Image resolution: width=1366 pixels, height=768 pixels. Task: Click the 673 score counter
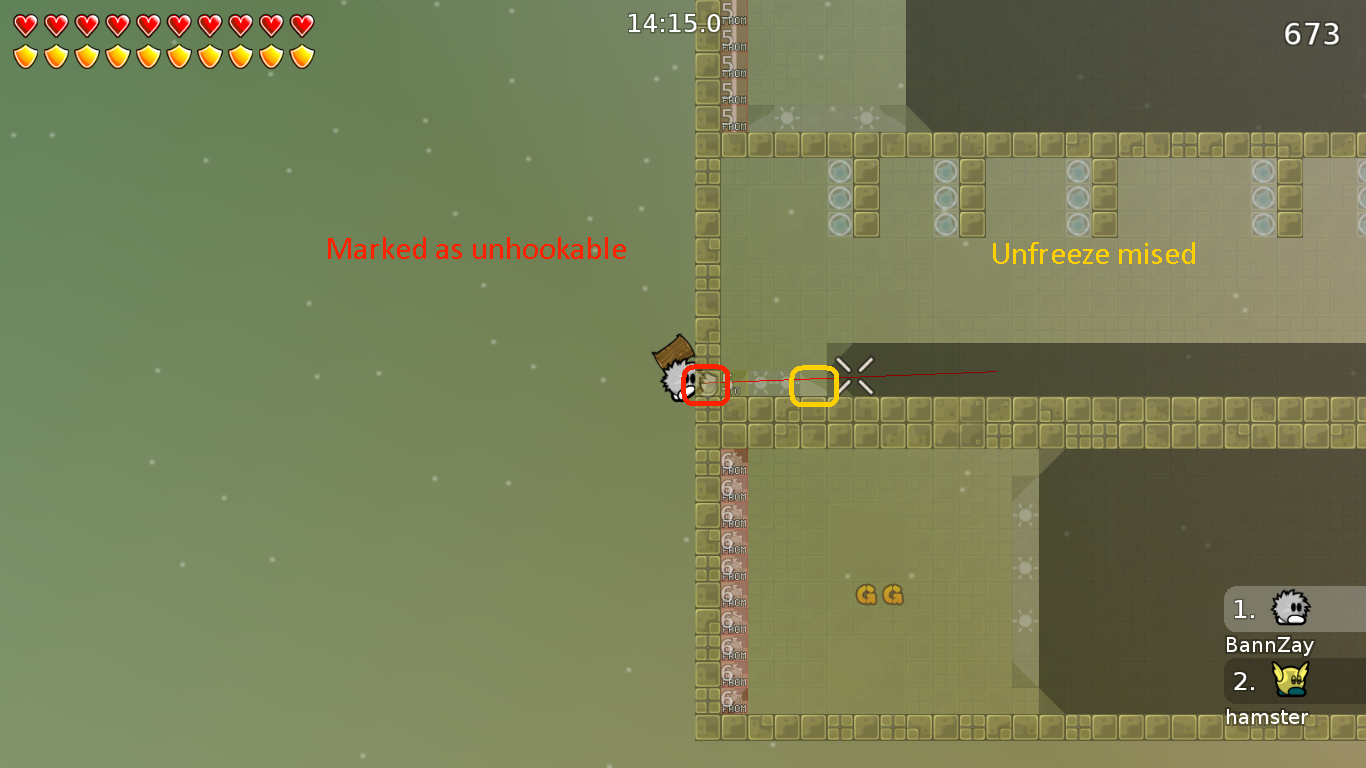point(1313,34)
